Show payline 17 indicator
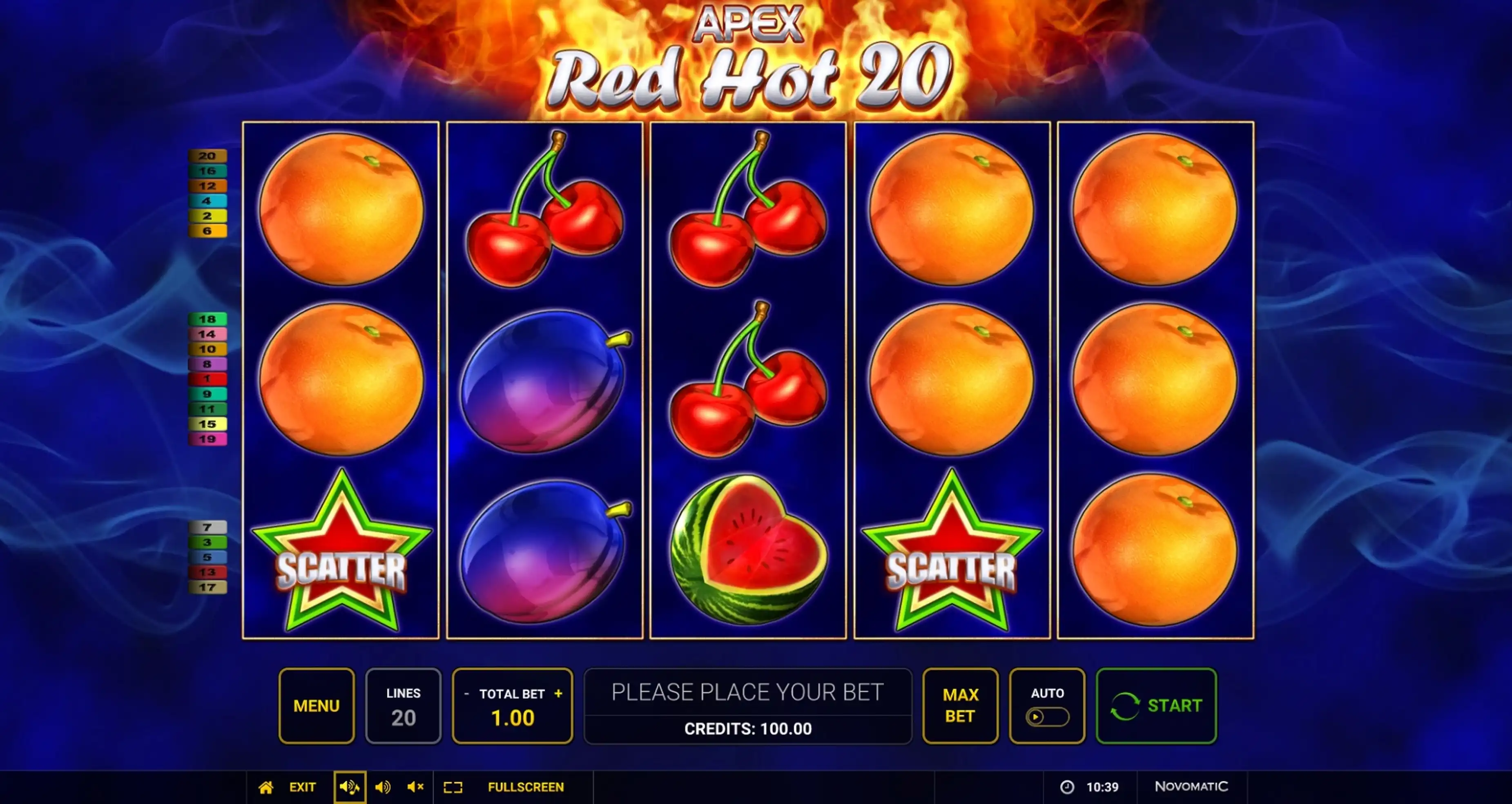 click(207, 587)
